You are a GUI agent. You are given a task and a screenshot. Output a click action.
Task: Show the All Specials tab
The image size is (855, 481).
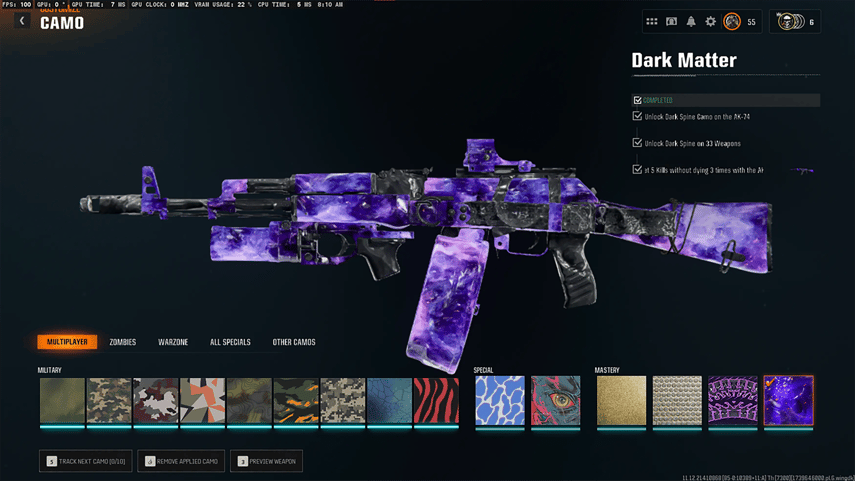click(230, 342)
